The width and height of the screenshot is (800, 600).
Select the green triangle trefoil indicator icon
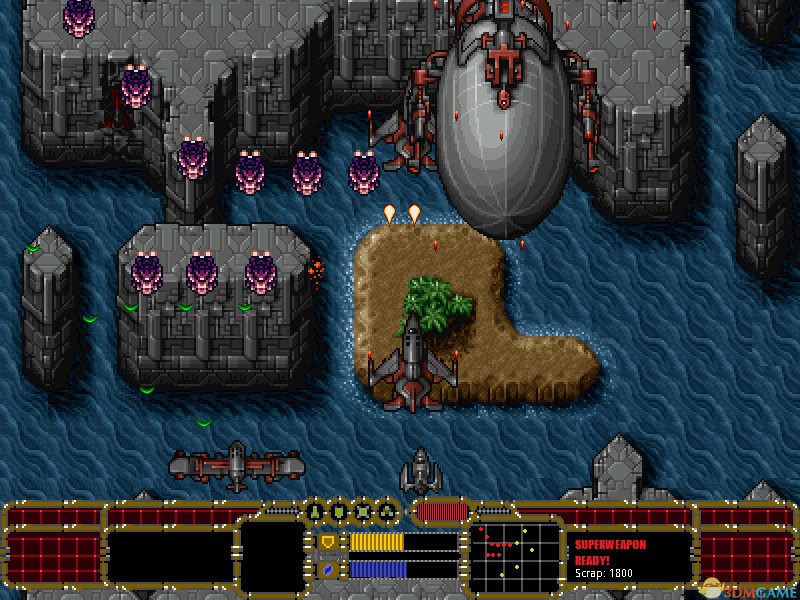[x=387, y=513]
